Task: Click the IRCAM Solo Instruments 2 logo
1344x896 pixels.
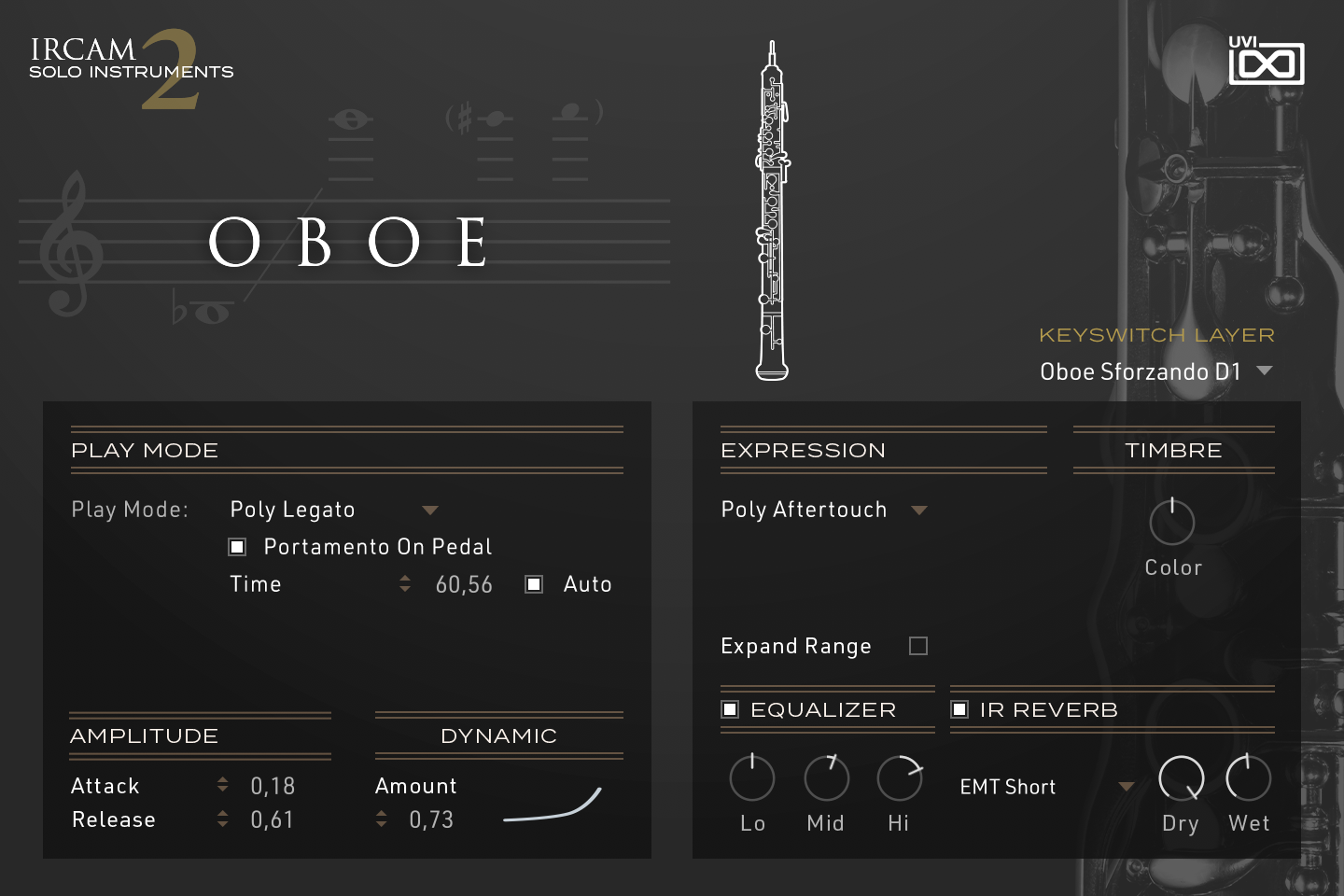Action: click(x=131, y=65)
